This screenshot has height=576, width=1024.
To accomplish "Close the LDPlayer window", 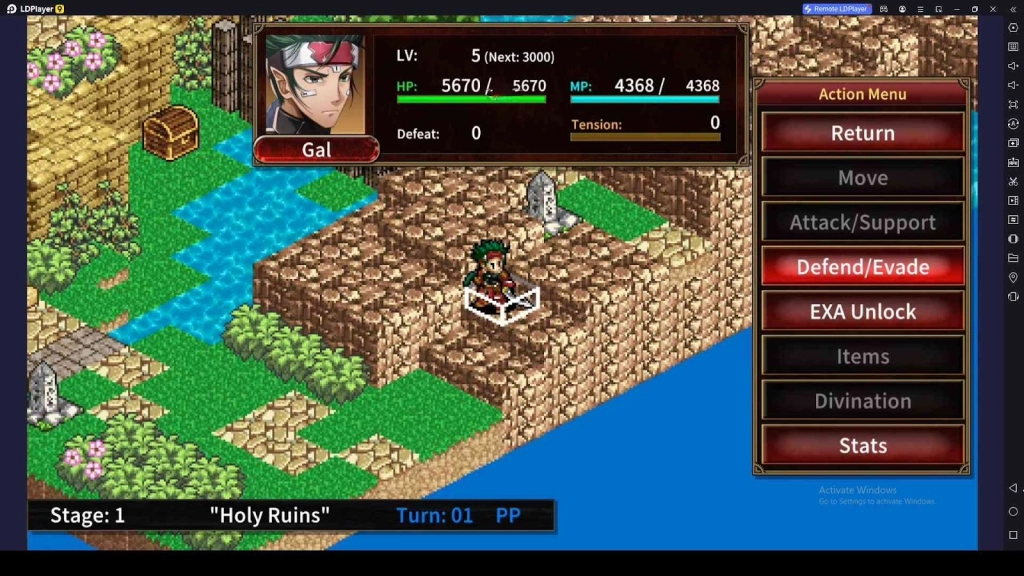I will pos(993,9).
